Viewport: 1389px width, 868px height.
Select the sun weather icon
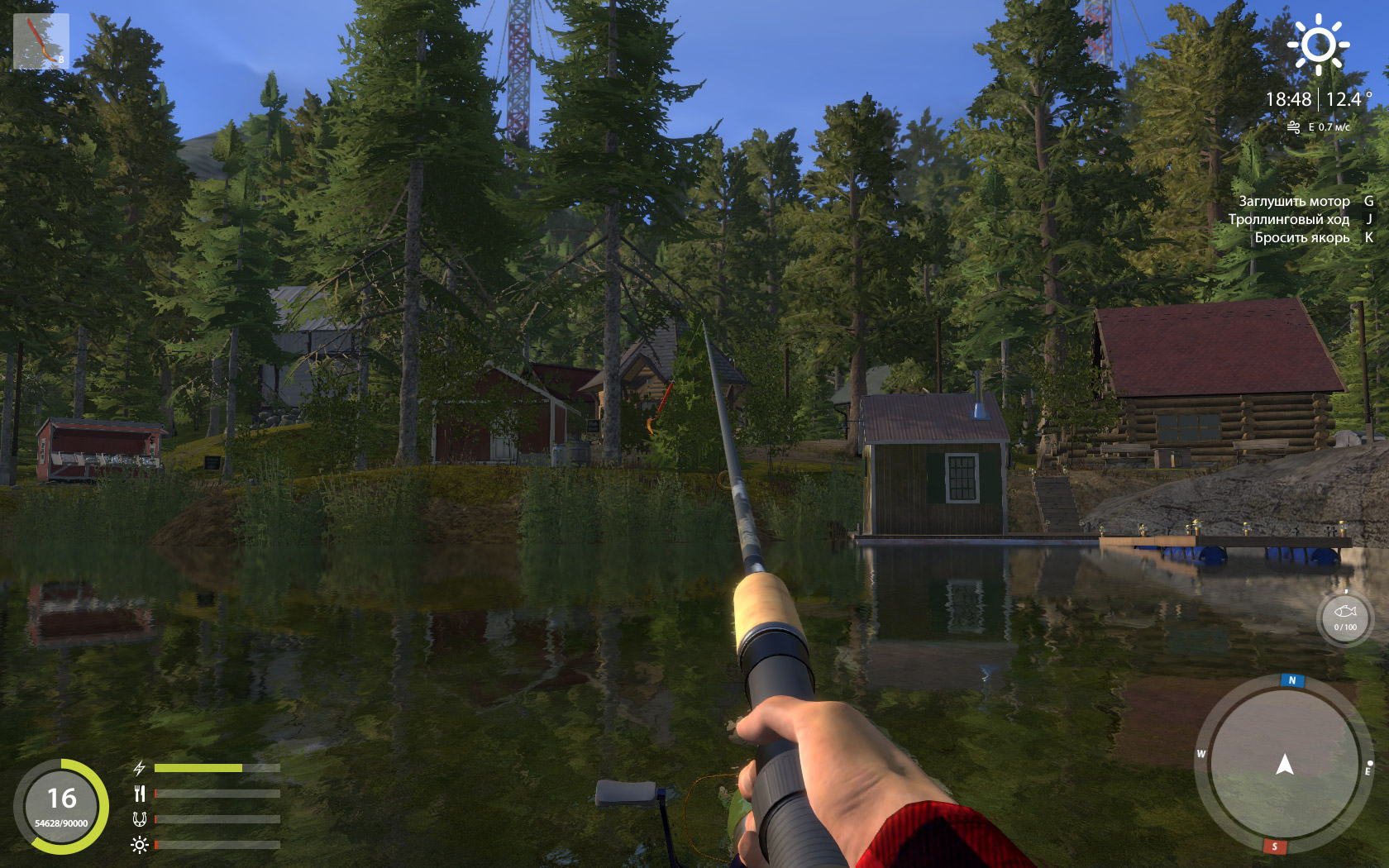1318,45
